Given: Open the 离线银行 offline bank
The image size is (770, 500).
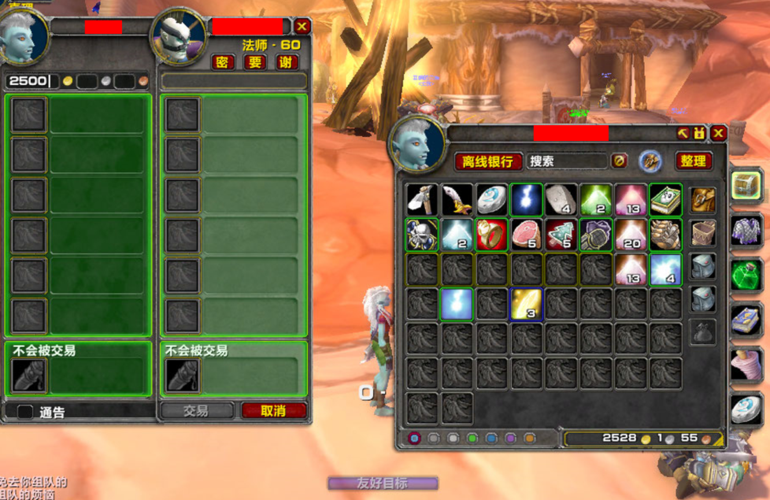Looking at the screenshot, I should pyautogui.click(x=489, y=161).
